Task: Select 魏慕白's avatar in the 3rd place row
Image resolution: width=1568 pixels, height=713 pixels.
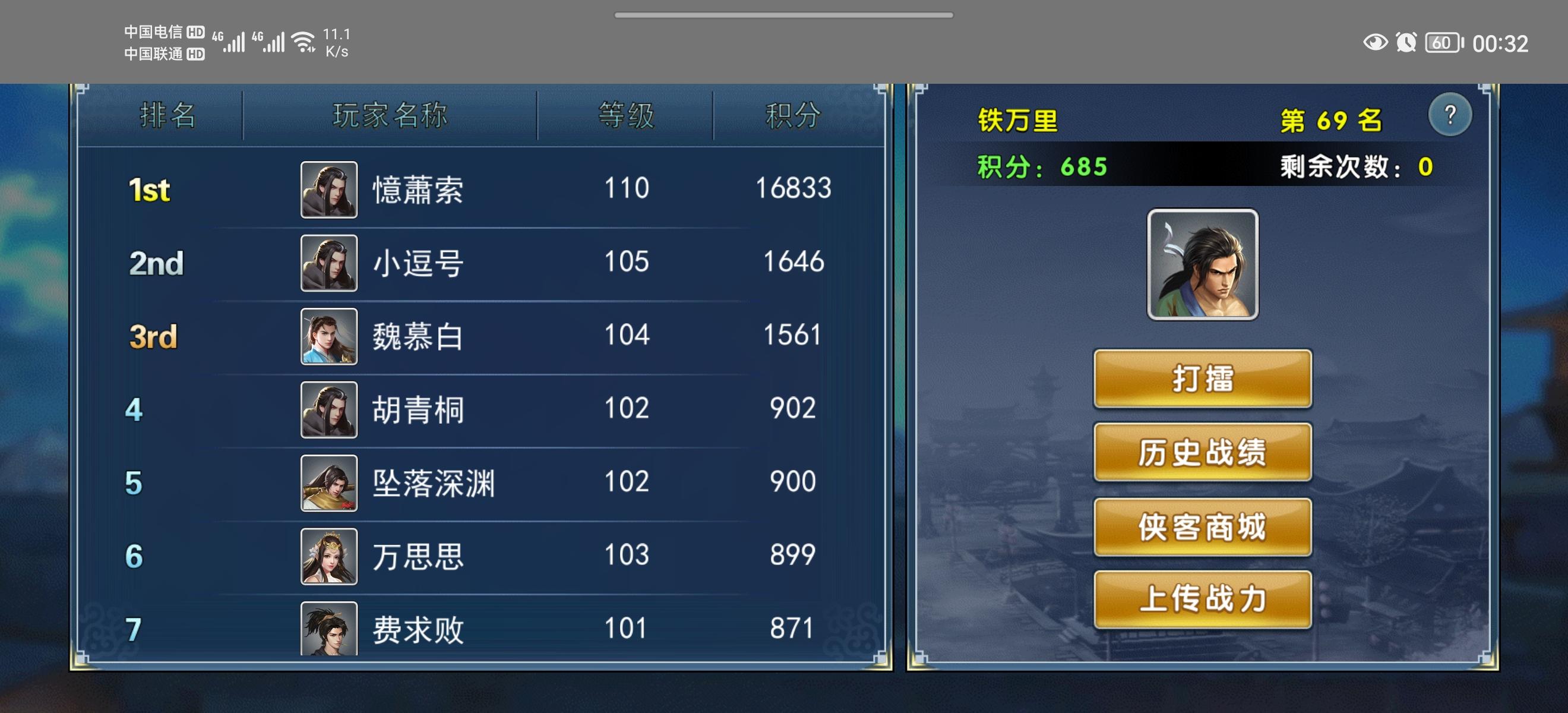Action: tap(328, 336)
